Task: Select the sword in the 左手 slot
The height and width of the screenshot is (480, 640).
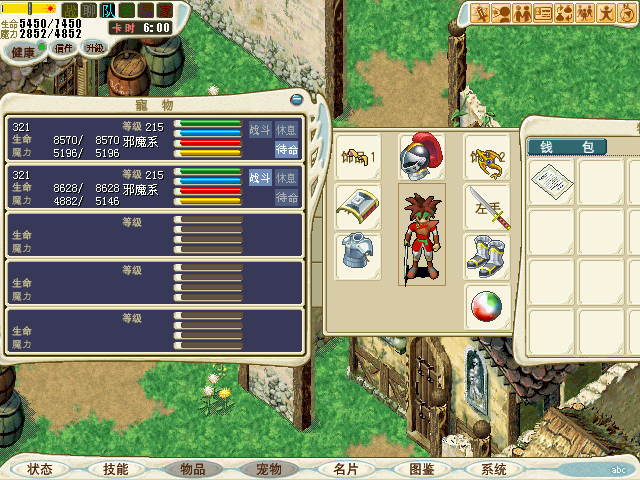Action: coord(487,207)
